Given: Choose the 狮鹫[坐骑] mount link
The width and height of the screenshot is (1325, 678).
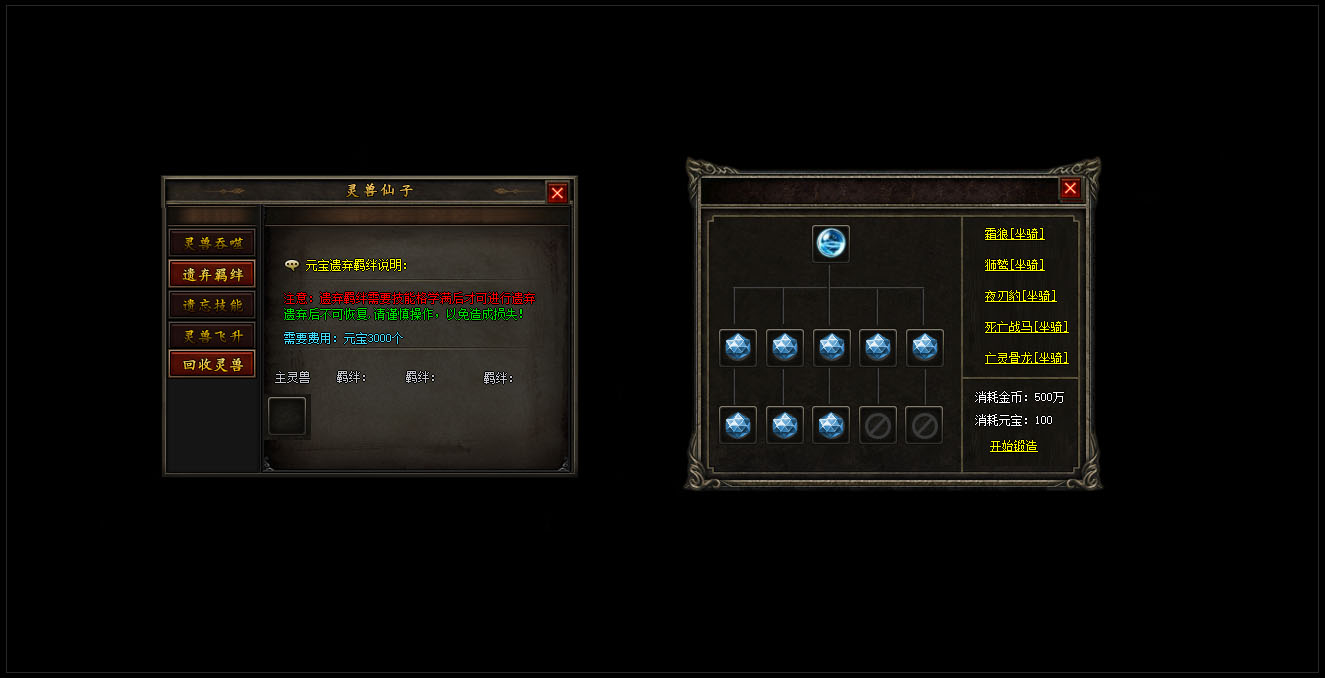Looking at the screenshot, I should point(1014,265).
